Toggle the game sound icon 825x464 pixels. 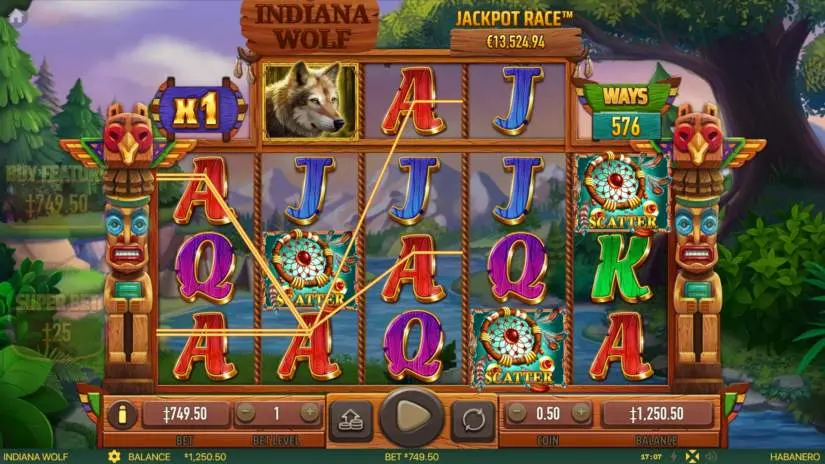point(708,456)
